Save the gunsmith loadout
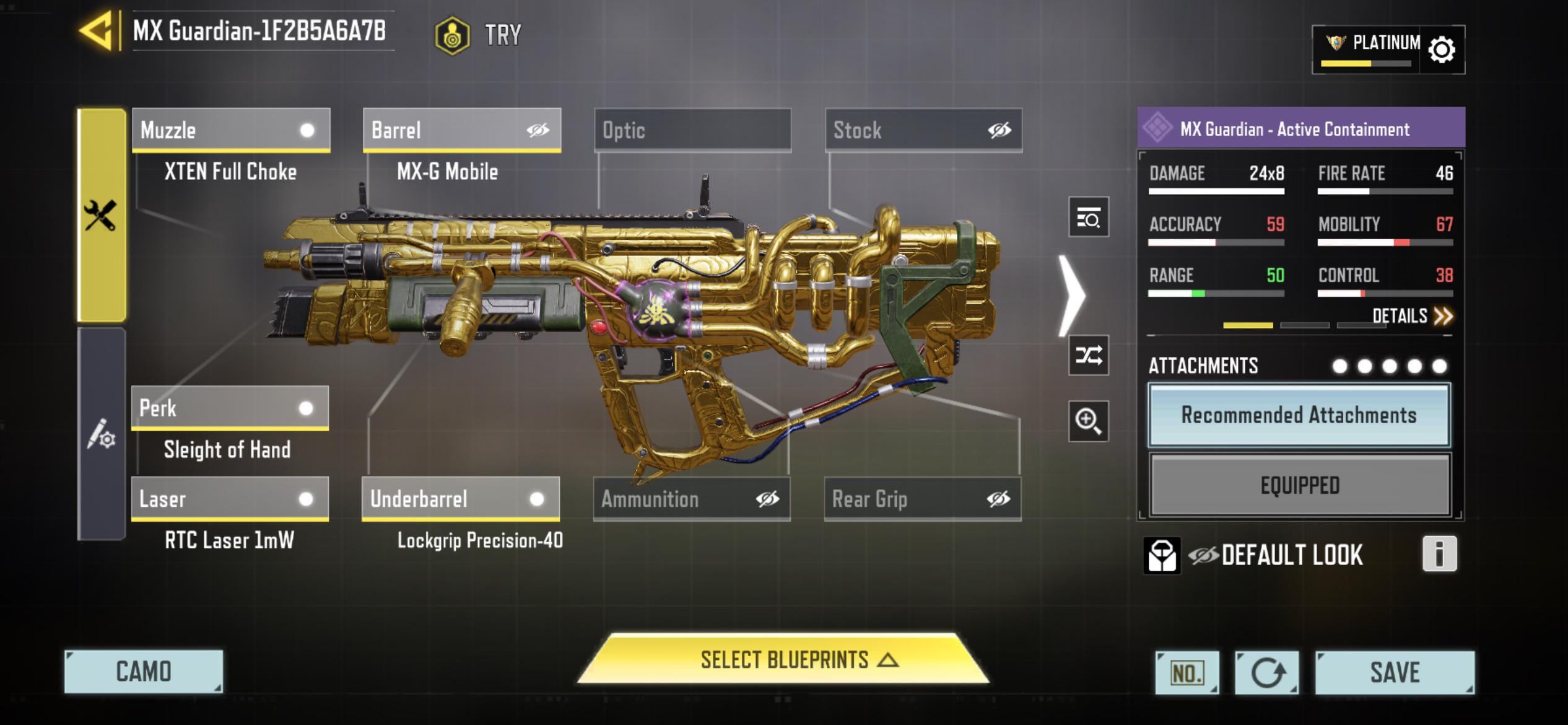Viewport: 1568px width, 725px height. pos(1395,672)
